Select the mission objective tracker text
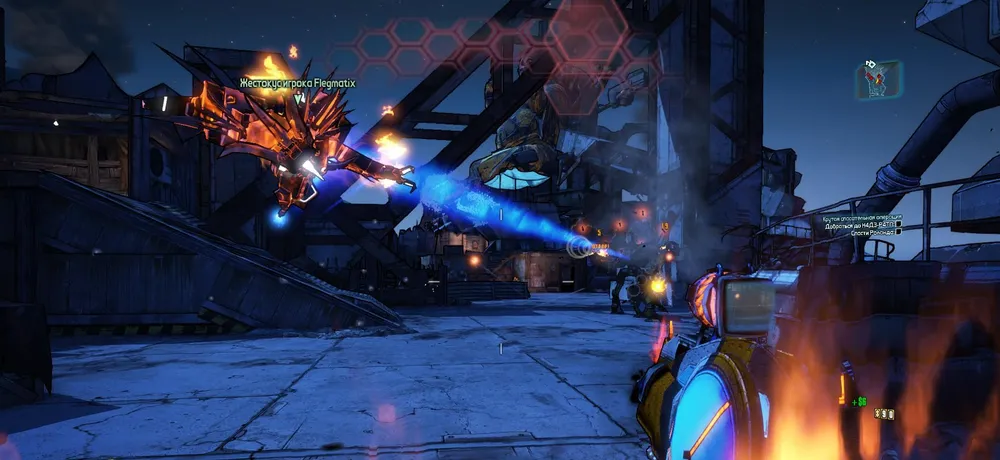Screen dimensions: 1000x460 860,224
